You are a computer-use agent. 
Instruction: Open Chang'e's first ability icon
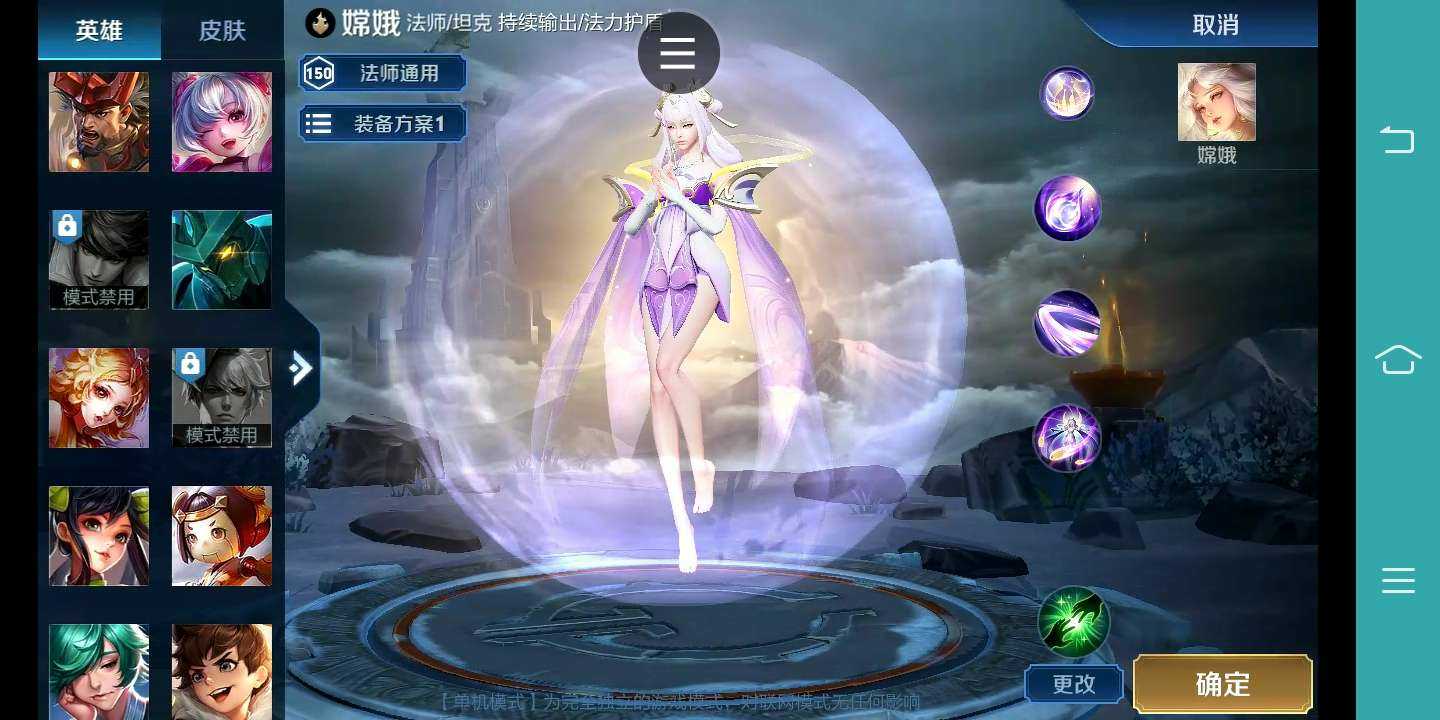pyautogui.click(x=1068, y=94)
